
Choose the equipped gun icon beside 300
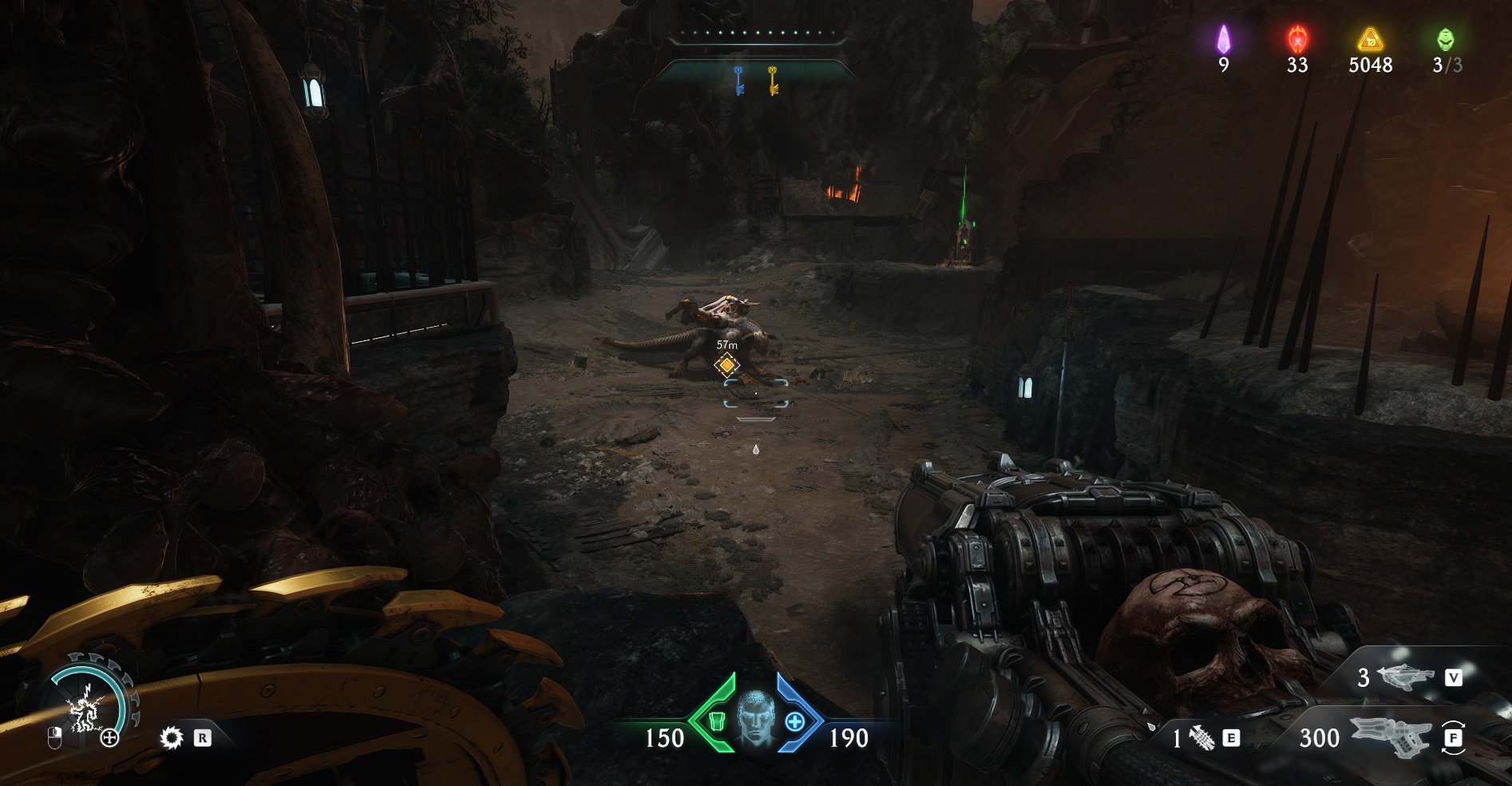1389,737
